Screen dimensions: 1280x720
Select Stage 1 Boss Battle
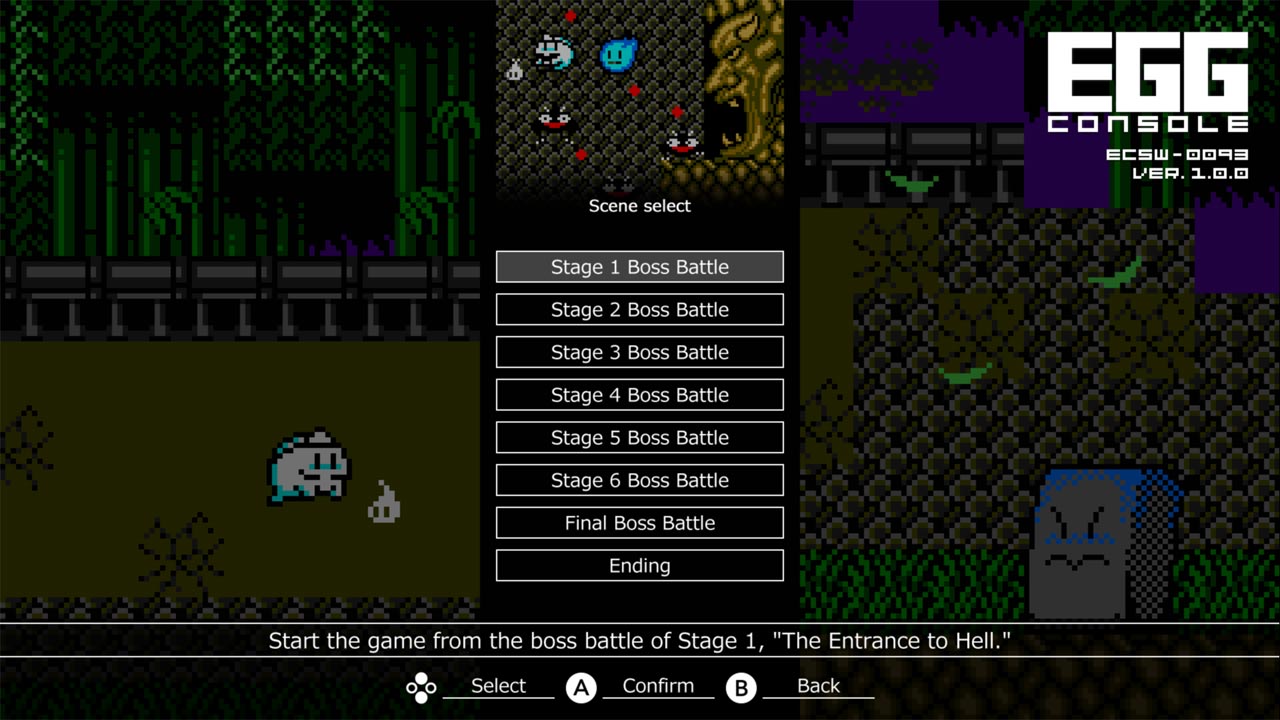pos(639,266)
